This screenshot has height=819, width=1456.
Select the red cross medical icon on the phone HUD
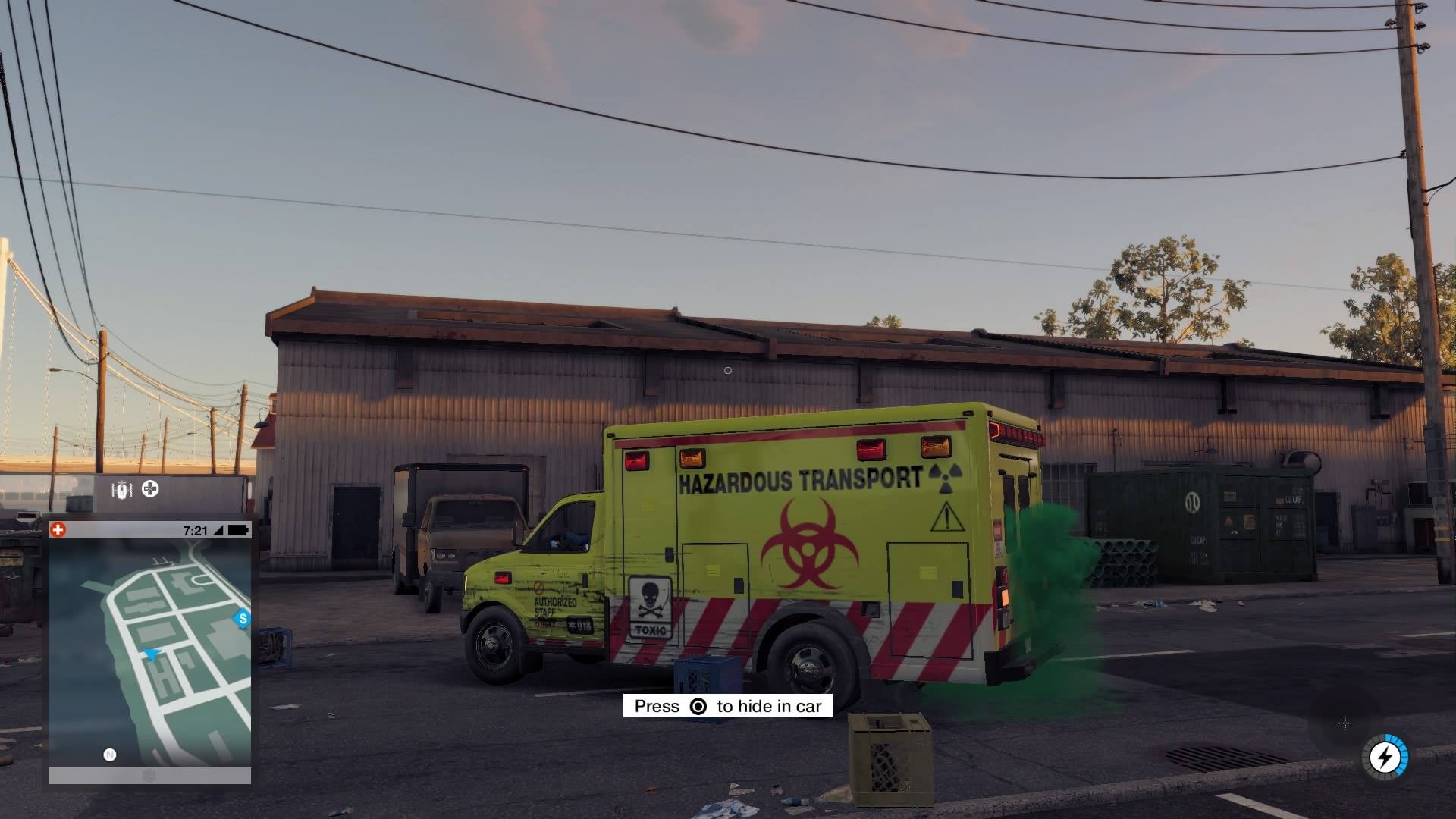58,529
